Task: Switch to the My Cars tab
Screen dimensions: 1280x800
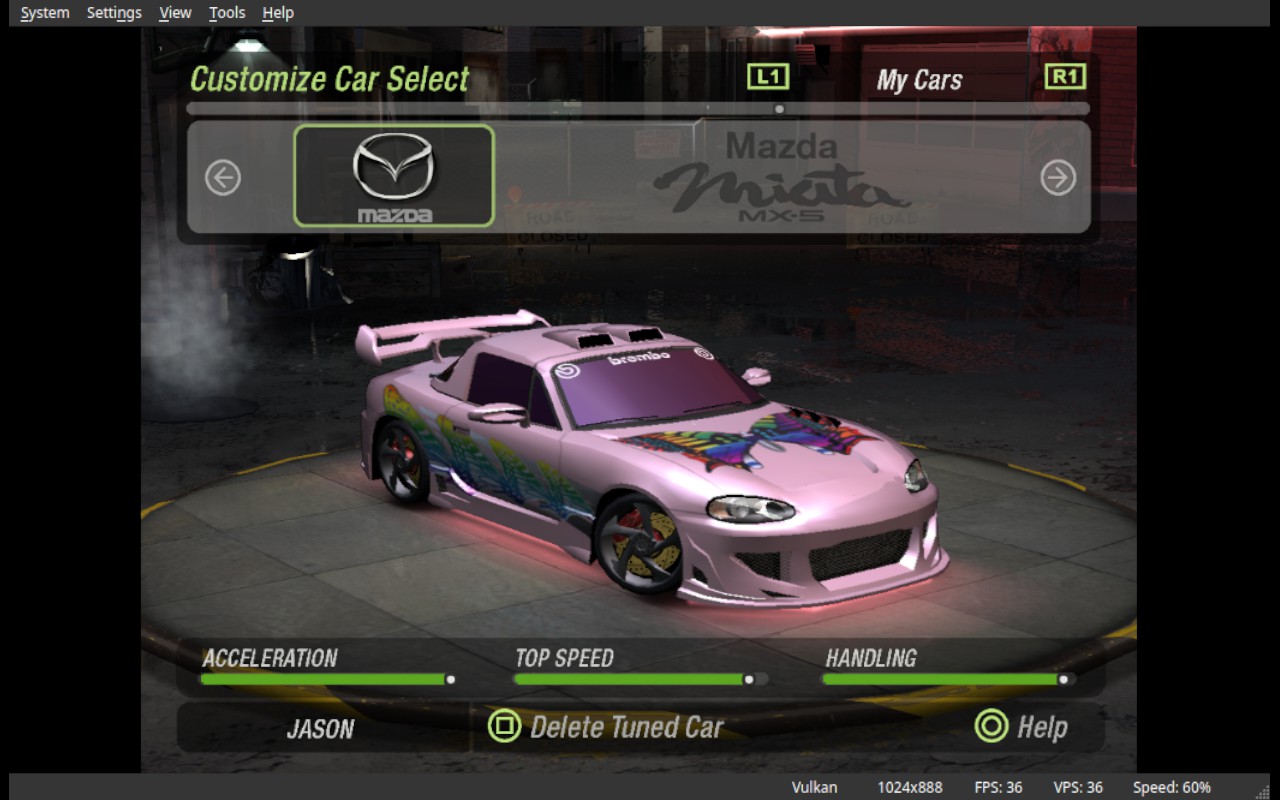Action: click(919, 80)
